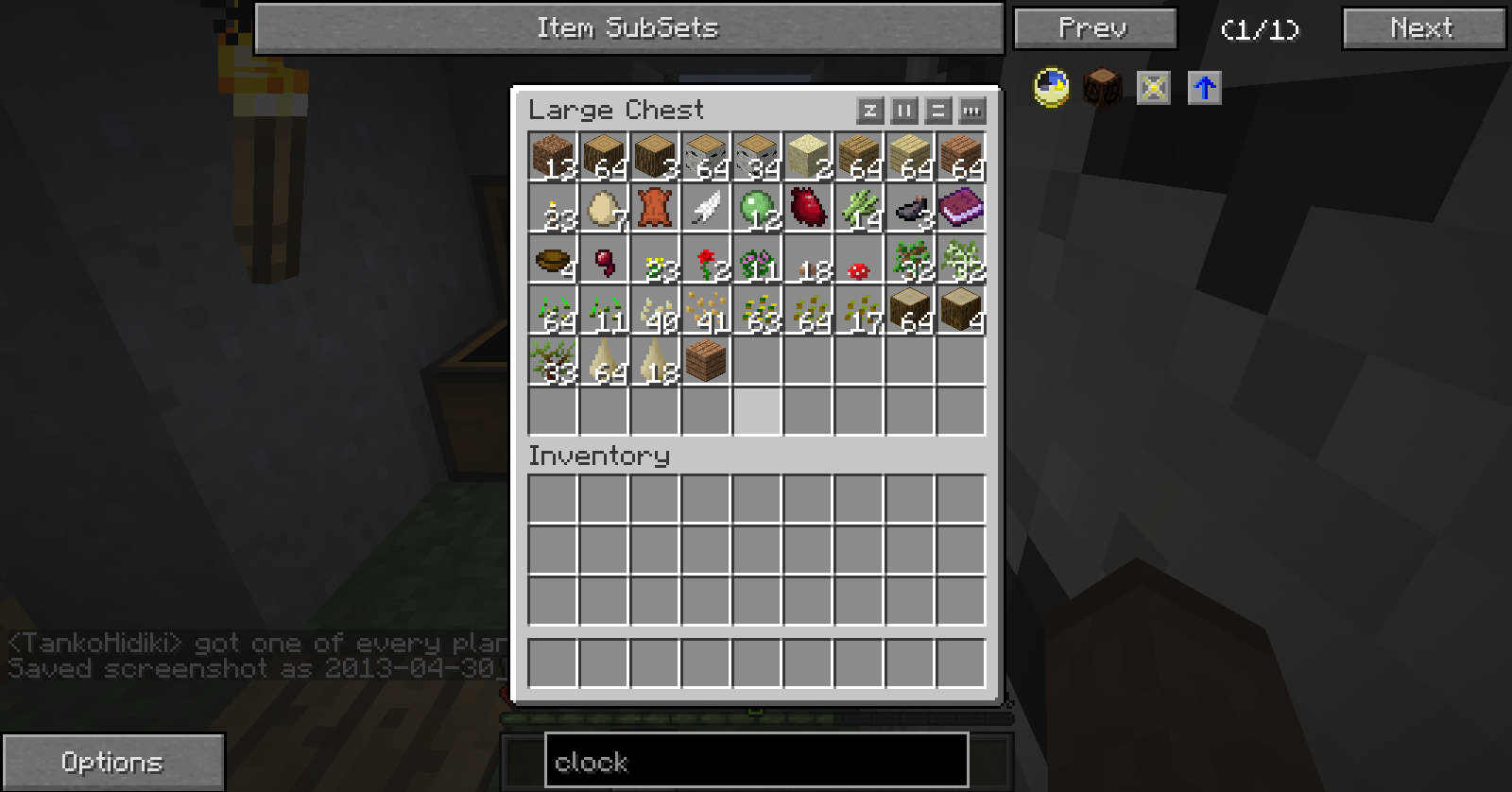Select the red mushroom slot
The width and height of the screenshot is (1512, 792).
click(x=859, y=258)
